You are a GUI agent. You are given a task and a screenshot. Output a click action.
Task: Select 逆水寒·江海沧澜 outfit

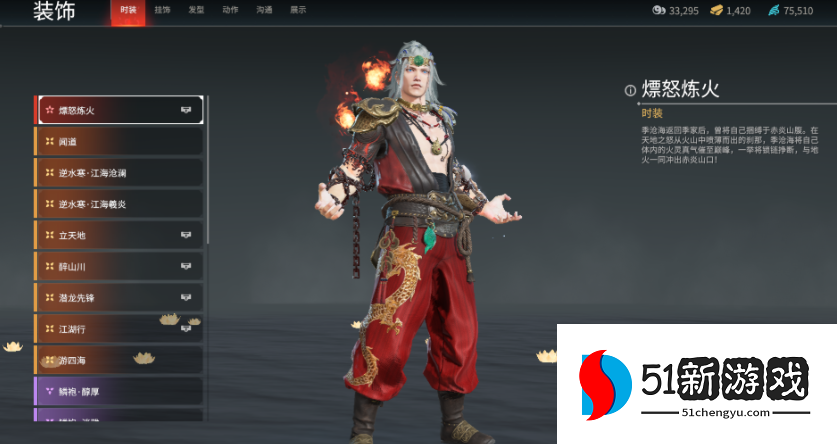point(119,173)
